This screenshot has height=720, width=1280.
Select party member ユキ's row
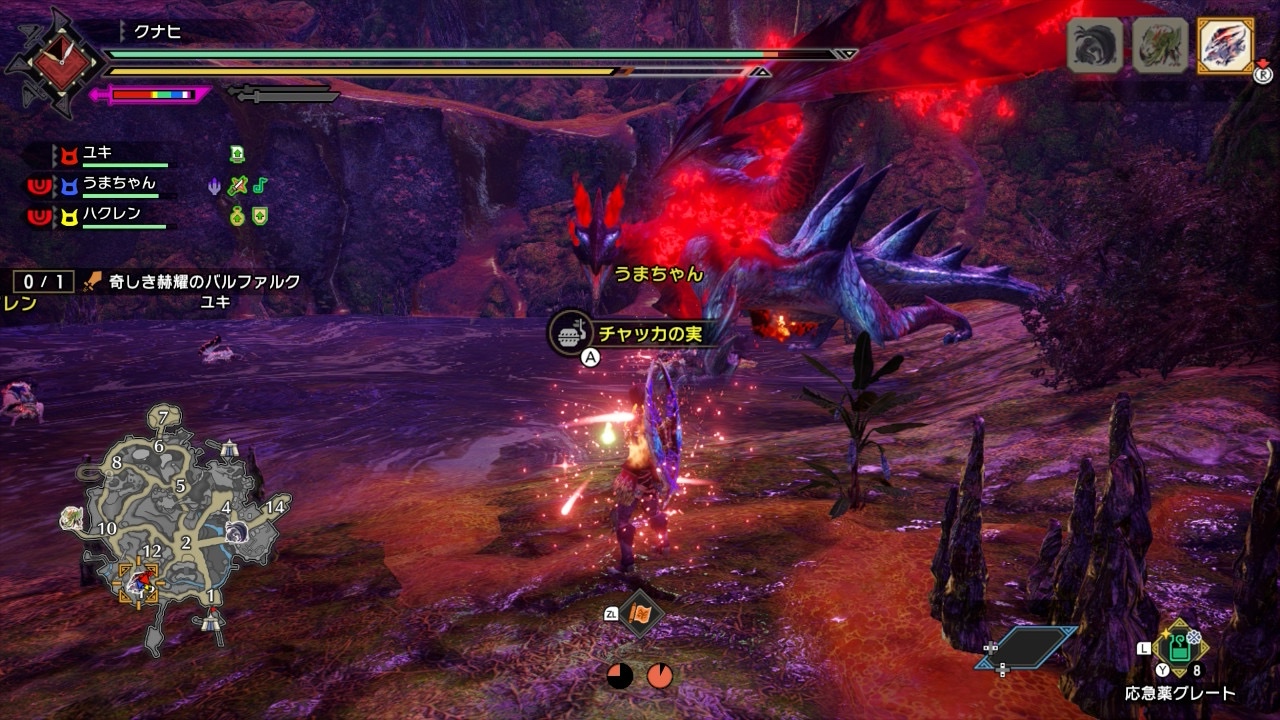pyautogui.click(x=110, y=155)
